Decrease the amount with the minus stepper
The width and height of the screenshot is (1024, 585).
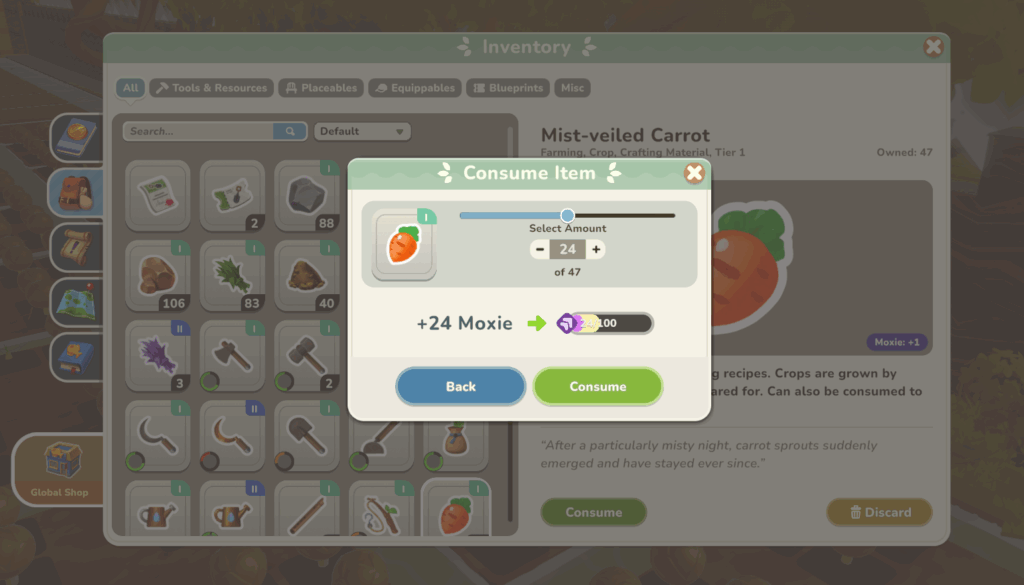540,250
